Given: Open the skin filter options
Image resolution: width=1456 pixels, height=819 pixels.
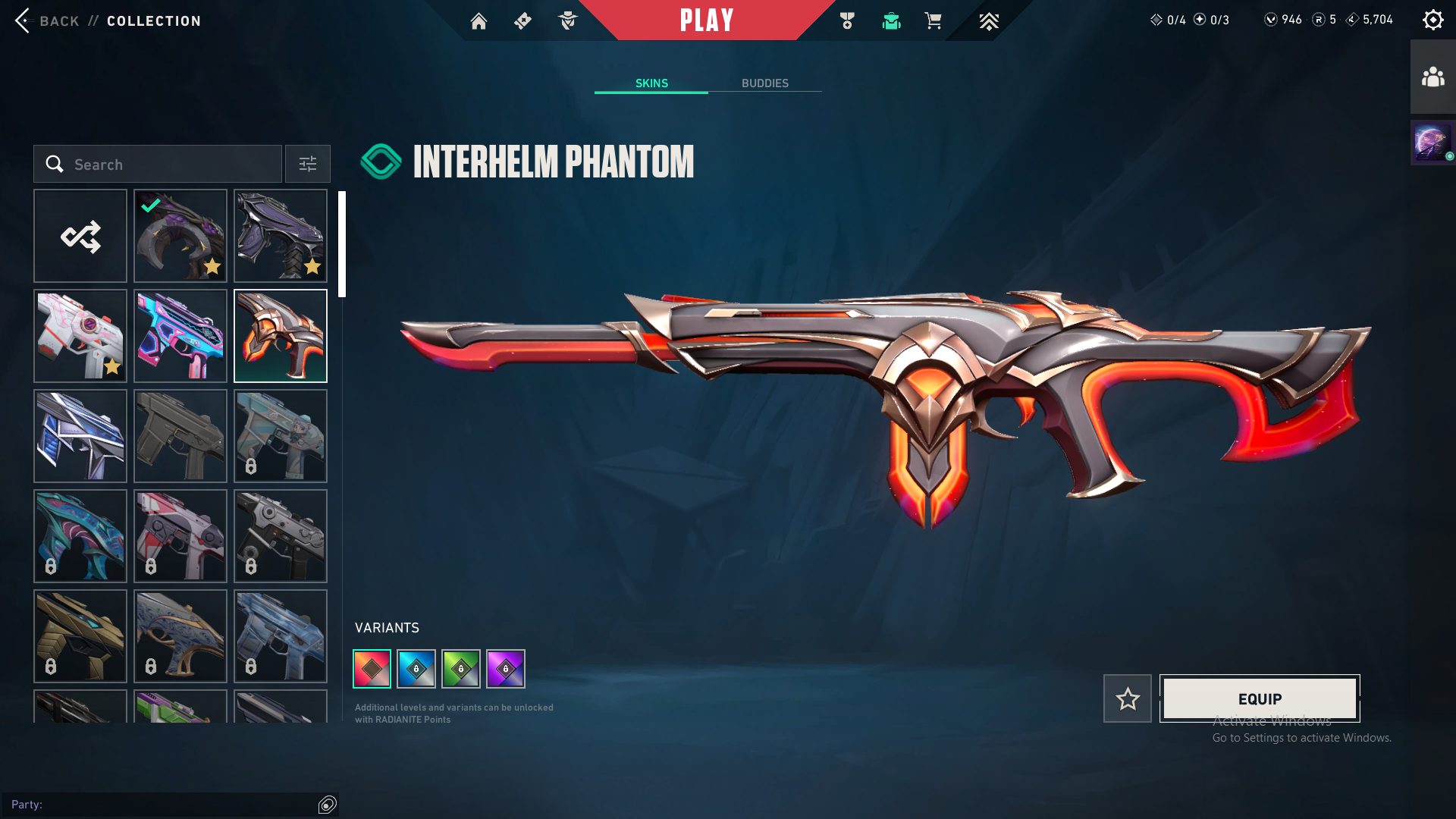Looking at the screenshot, I should pos(308,165).
